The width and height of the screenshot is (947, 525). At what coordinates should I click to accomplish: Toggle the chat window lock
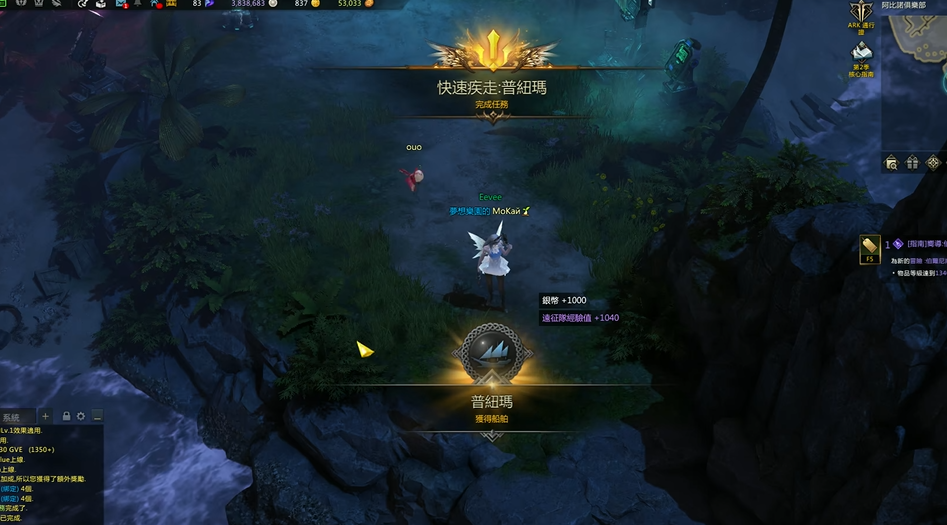[x=66, y=416]
